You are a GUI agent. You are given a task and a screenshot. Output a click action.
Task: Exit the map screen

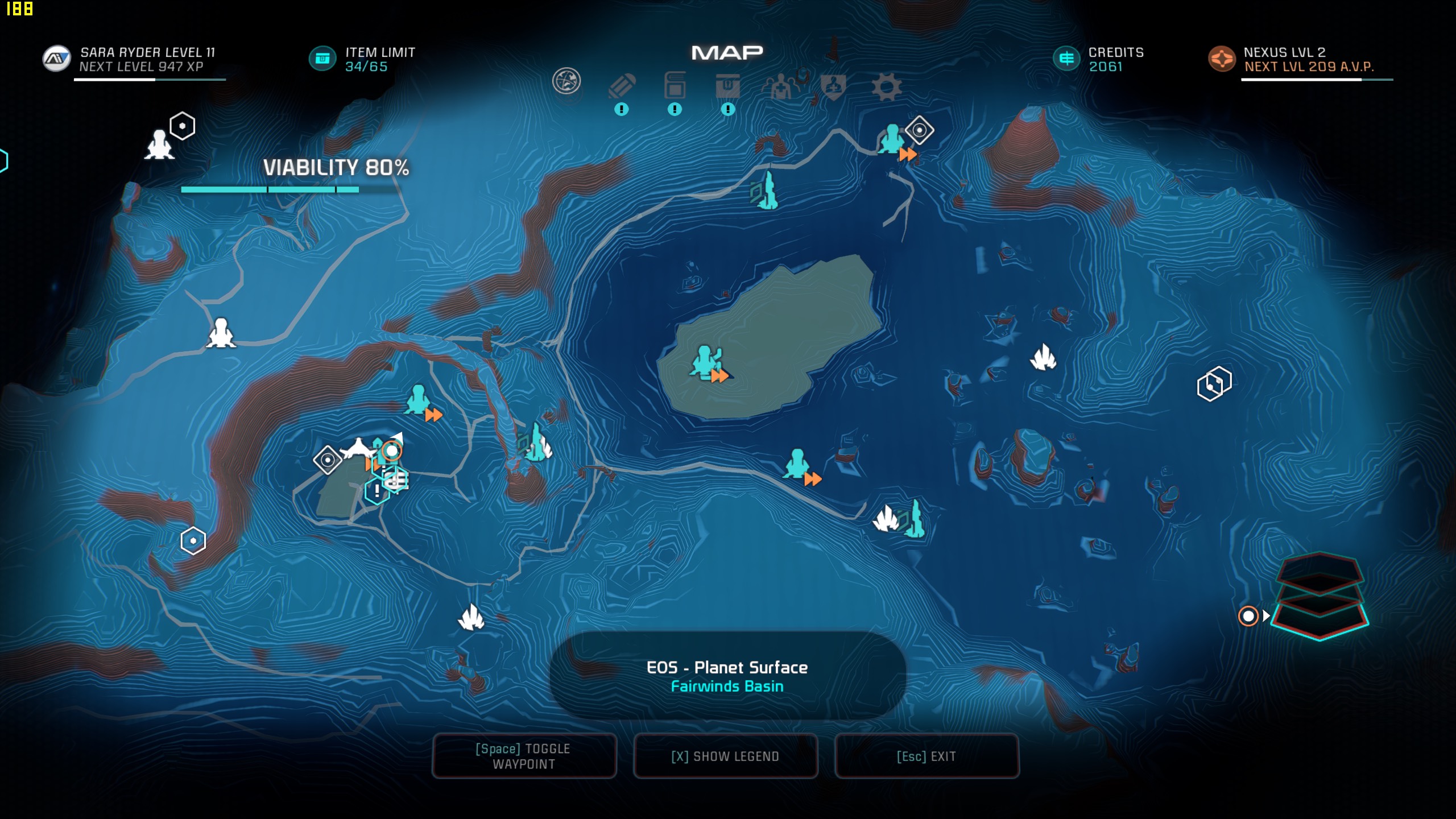tap(926, 756)
